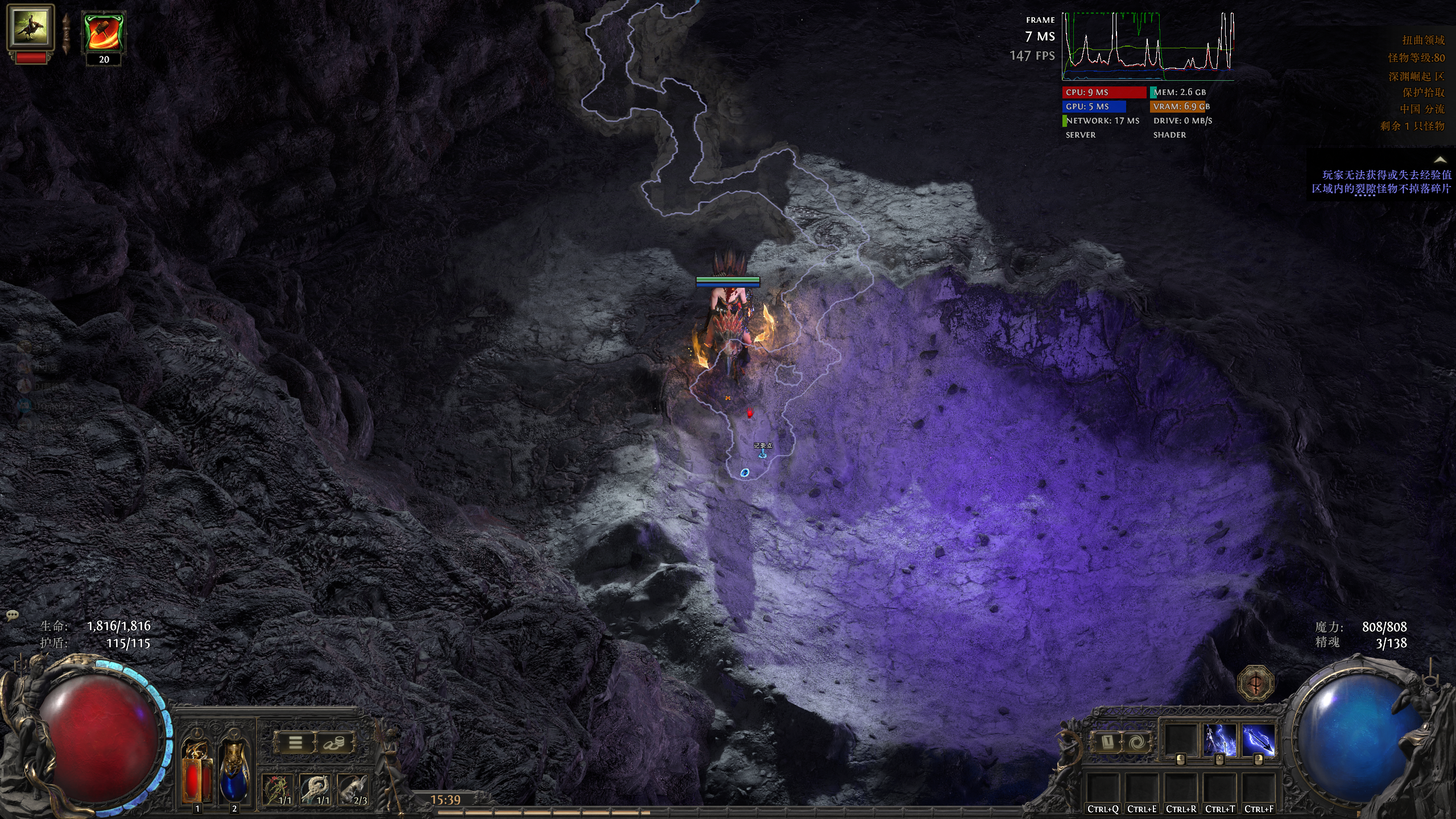Open the book-shaped skill panel button
The image size is (1456, 819).
coord(1107,743)
